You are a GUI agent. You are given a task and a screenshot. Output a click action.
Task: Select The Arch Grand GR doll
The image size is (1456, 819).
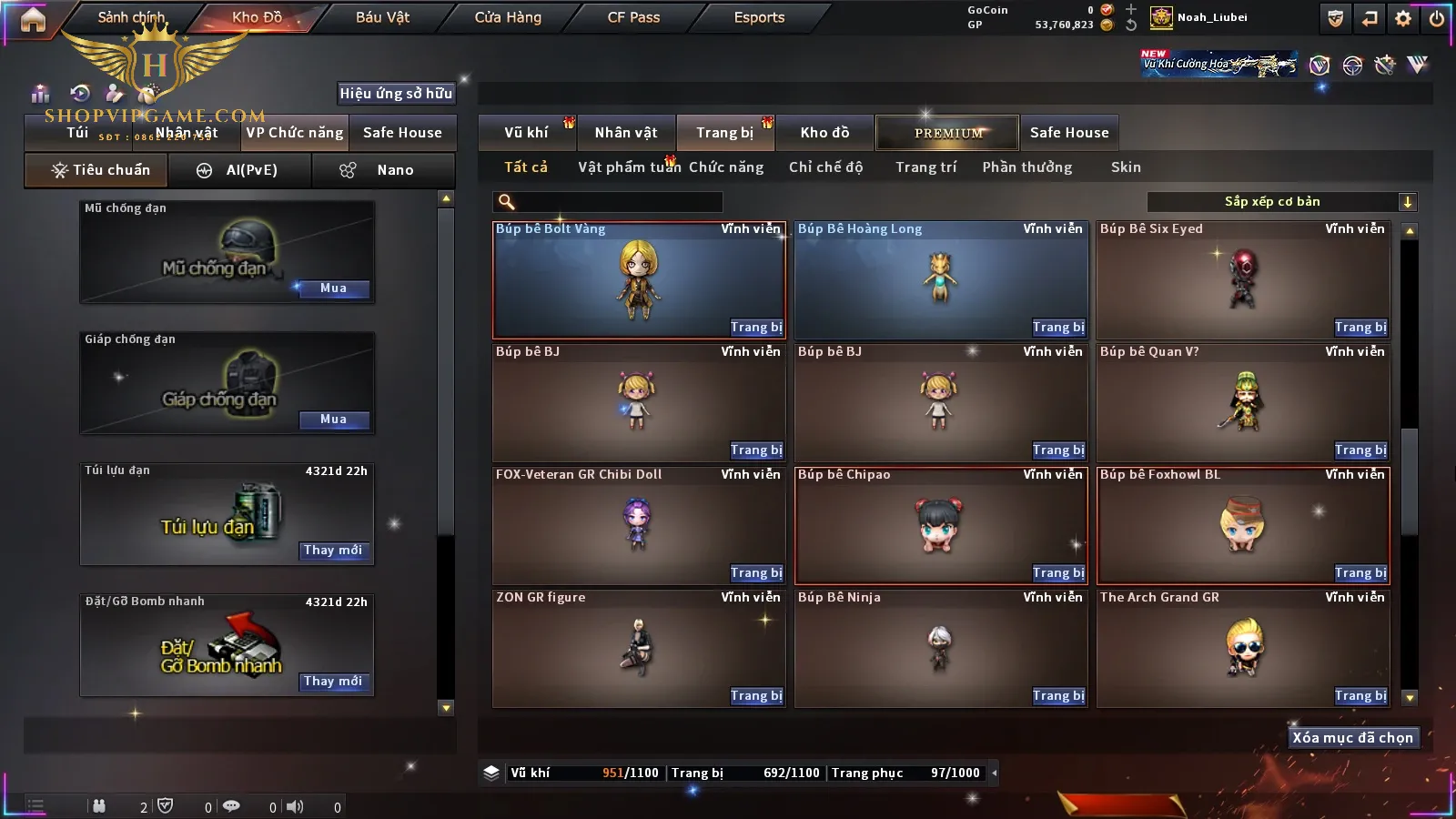tap(1243, 648)
